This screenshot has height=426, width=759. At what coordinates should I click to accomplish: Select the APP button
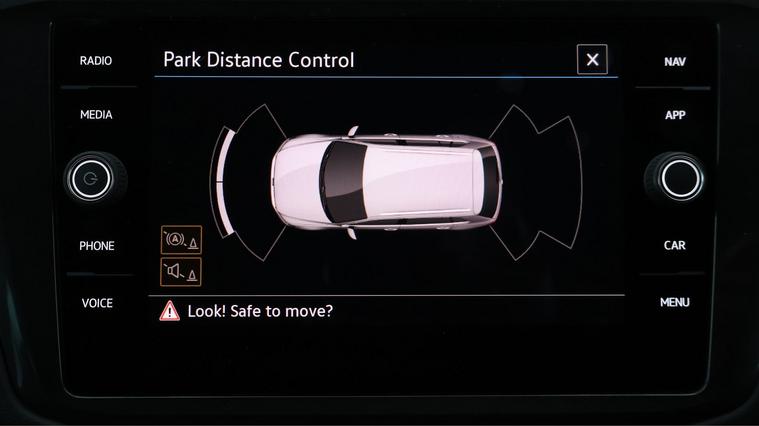click(675, 115)
